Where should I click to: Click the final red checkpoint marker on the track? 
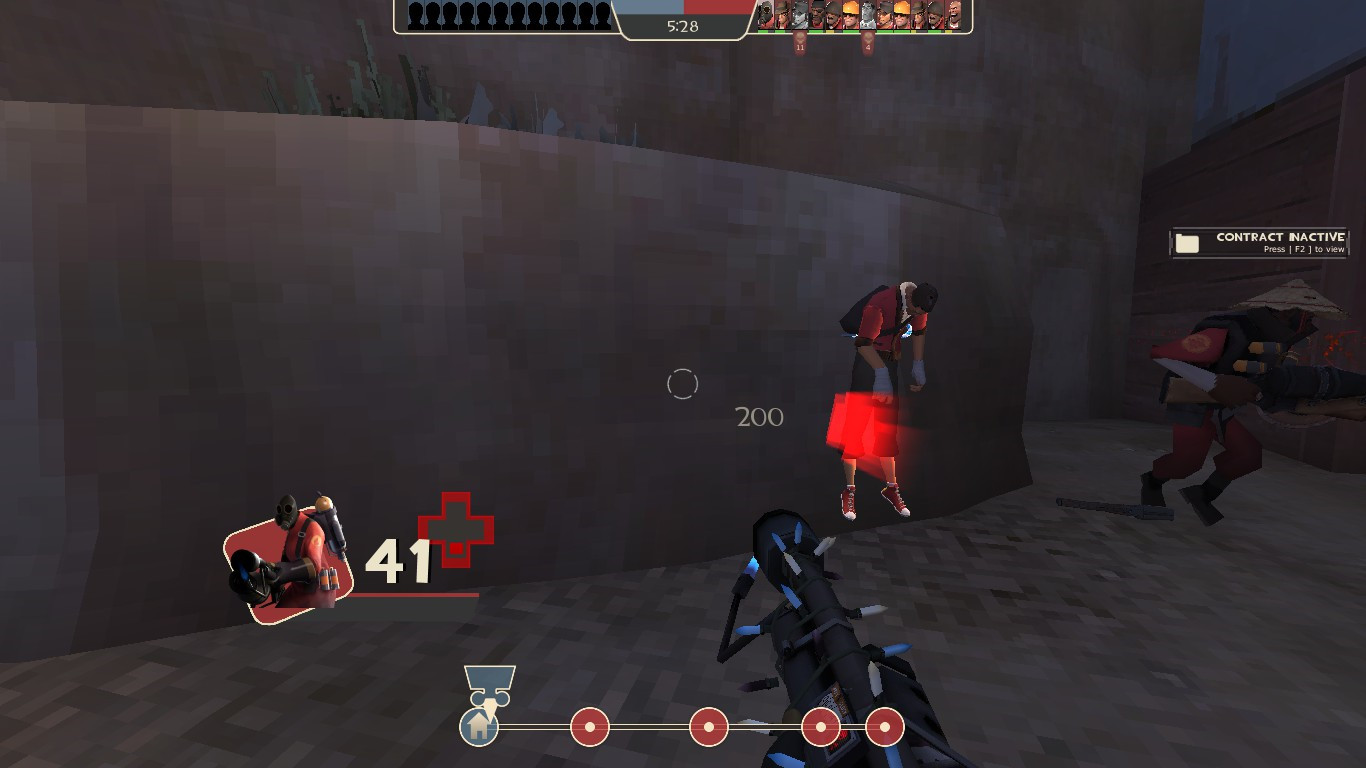click(884, 727)
